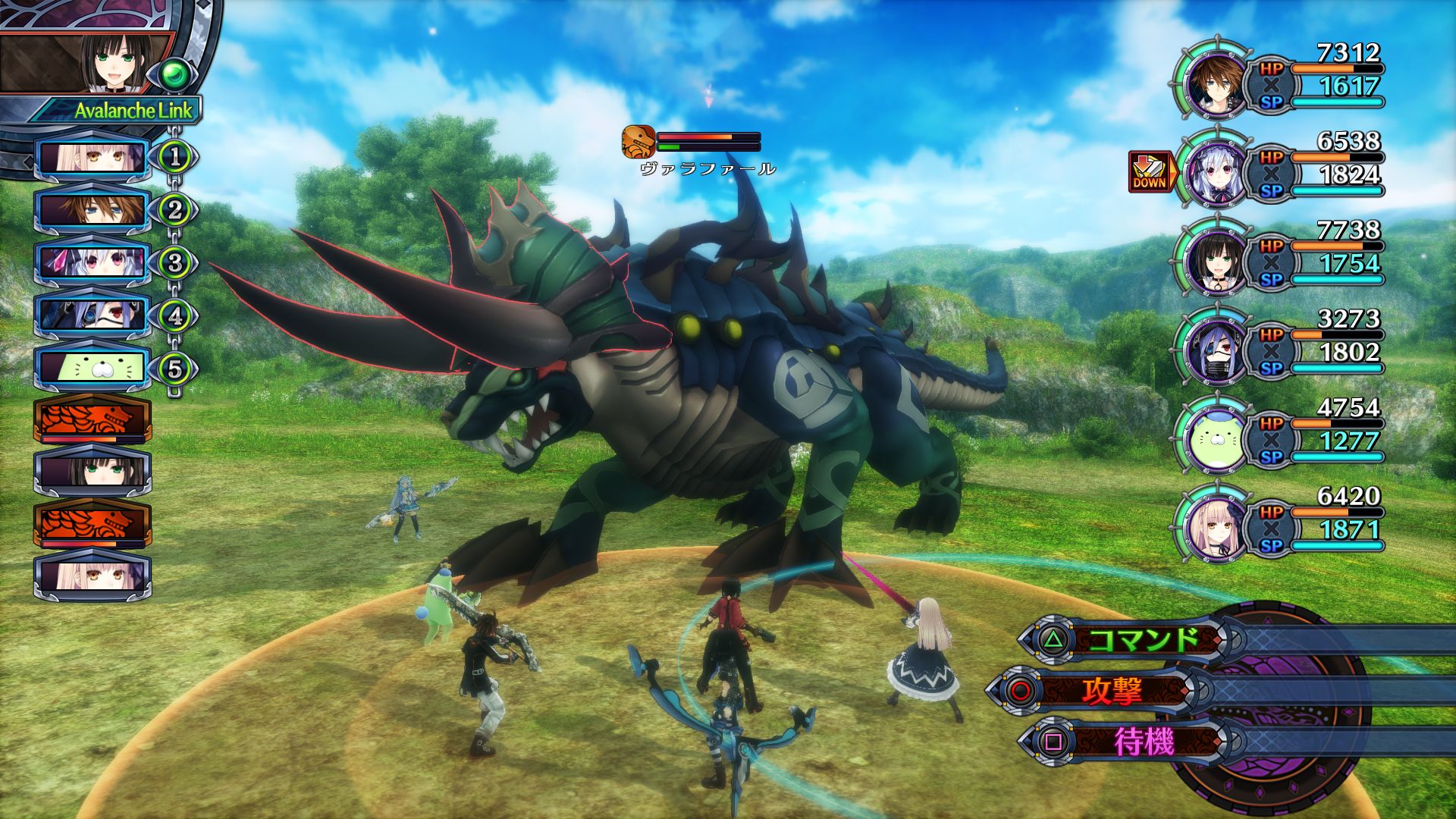
Task: Select the black-haired green-eyed party portrait
Action: pyautogui.click(x=1215, y=262)
